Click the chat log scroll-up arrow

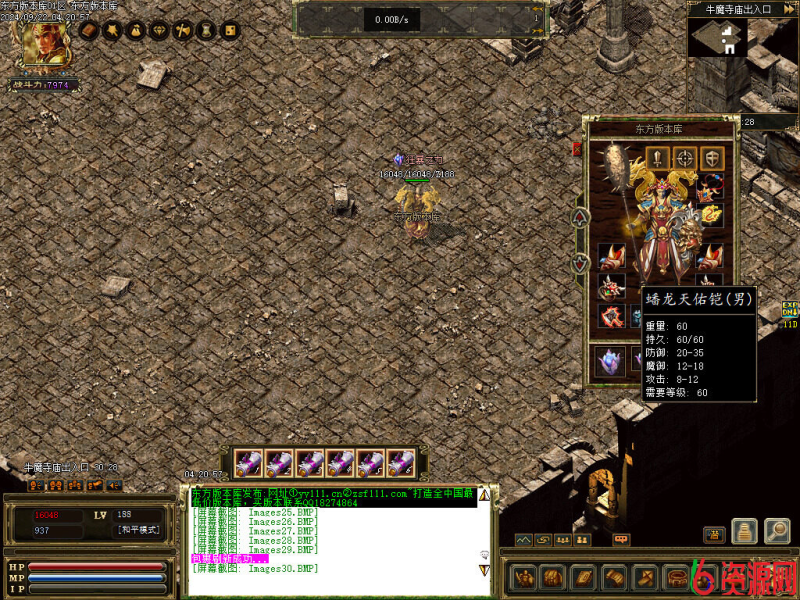484,494
